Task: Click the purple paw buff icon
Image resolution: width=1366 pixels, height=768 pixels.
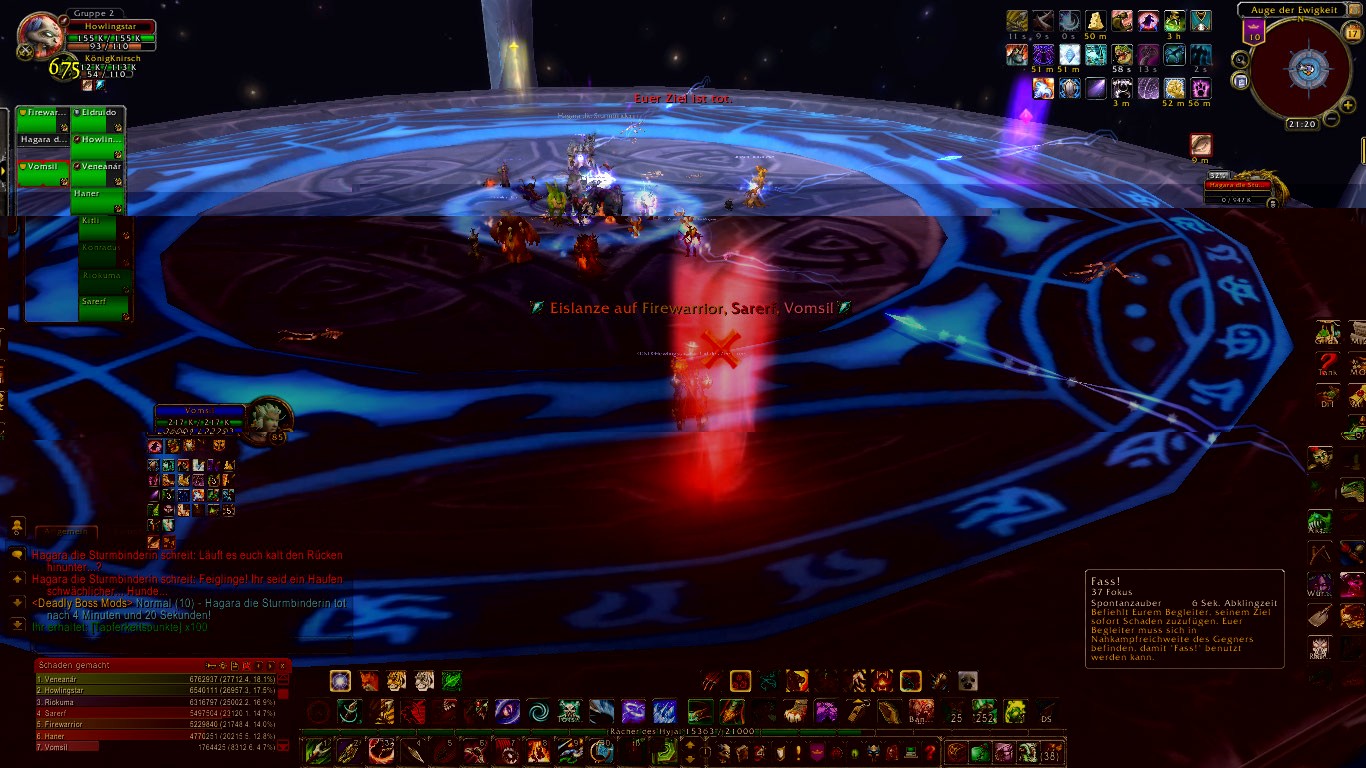Action: point(1200,88)
